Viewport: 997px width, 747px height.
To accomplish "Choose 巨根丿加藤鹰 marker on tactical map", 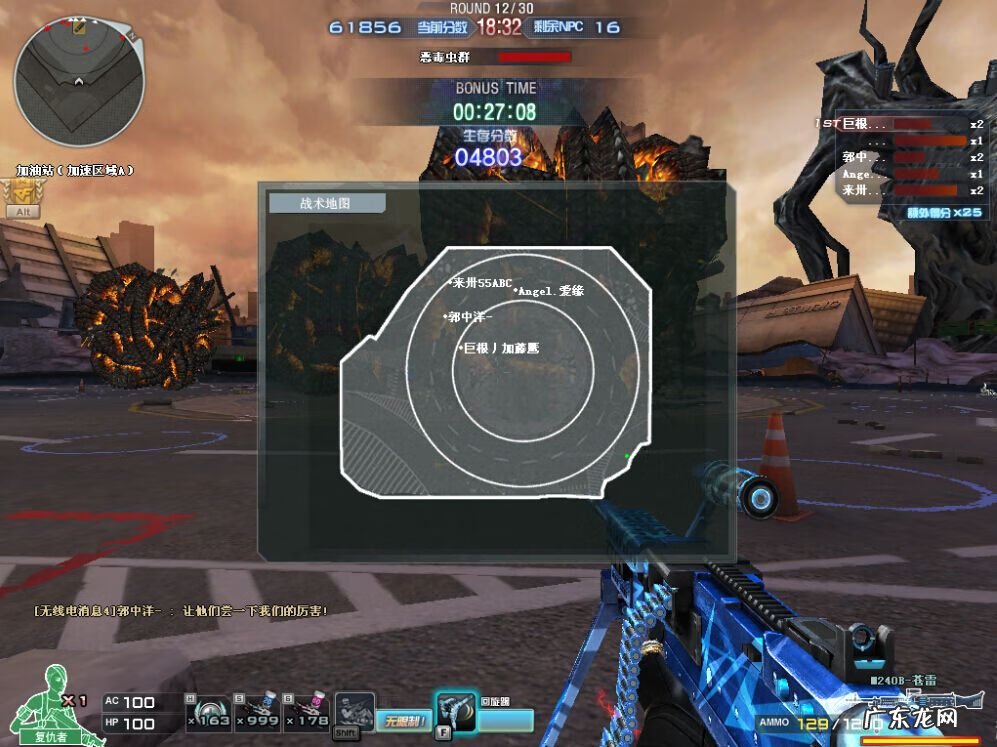I will coord(498,348).
